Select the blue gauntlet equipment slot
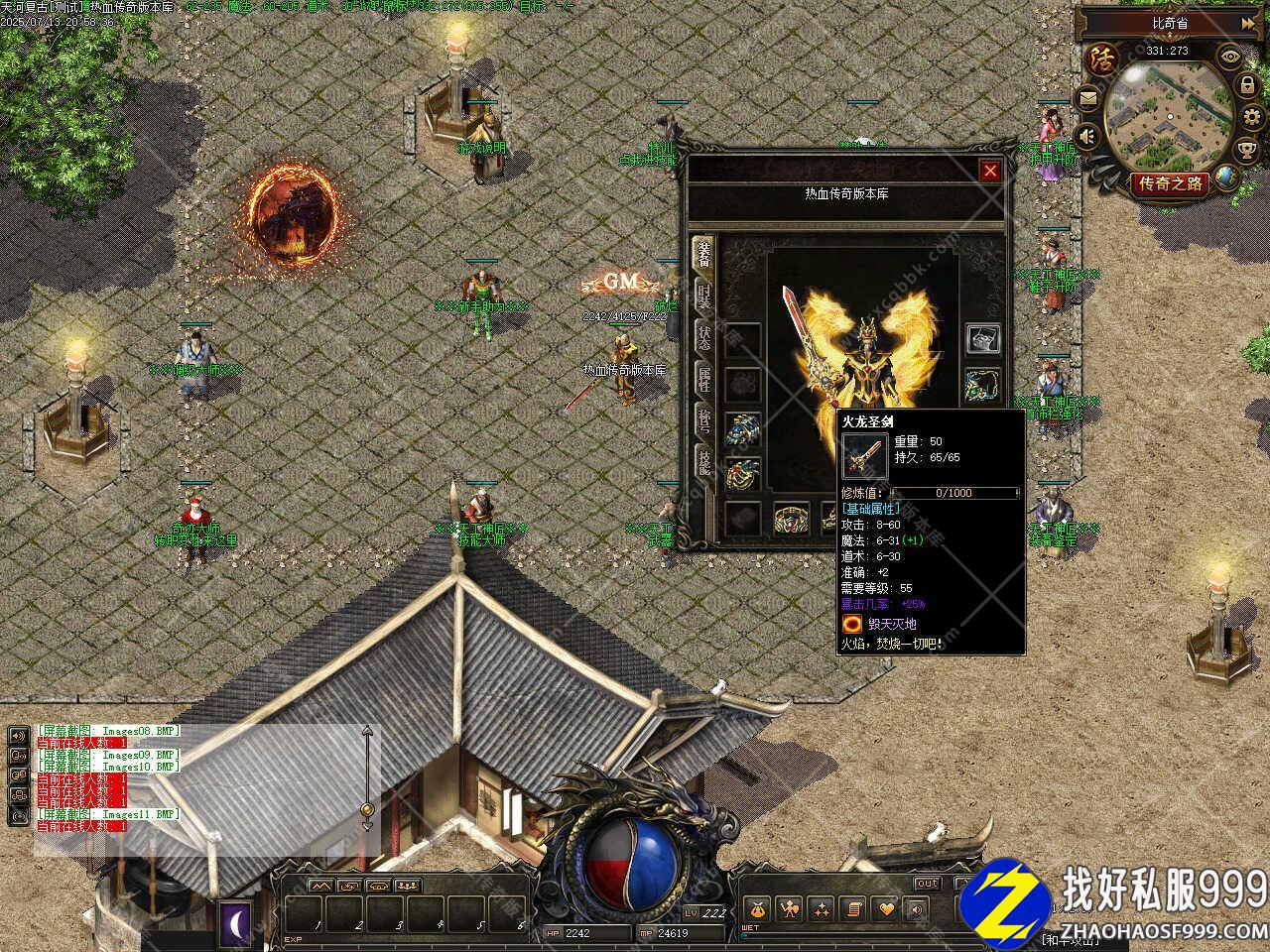This screenshot has width=1270, height=952. [x=742, y=428]
